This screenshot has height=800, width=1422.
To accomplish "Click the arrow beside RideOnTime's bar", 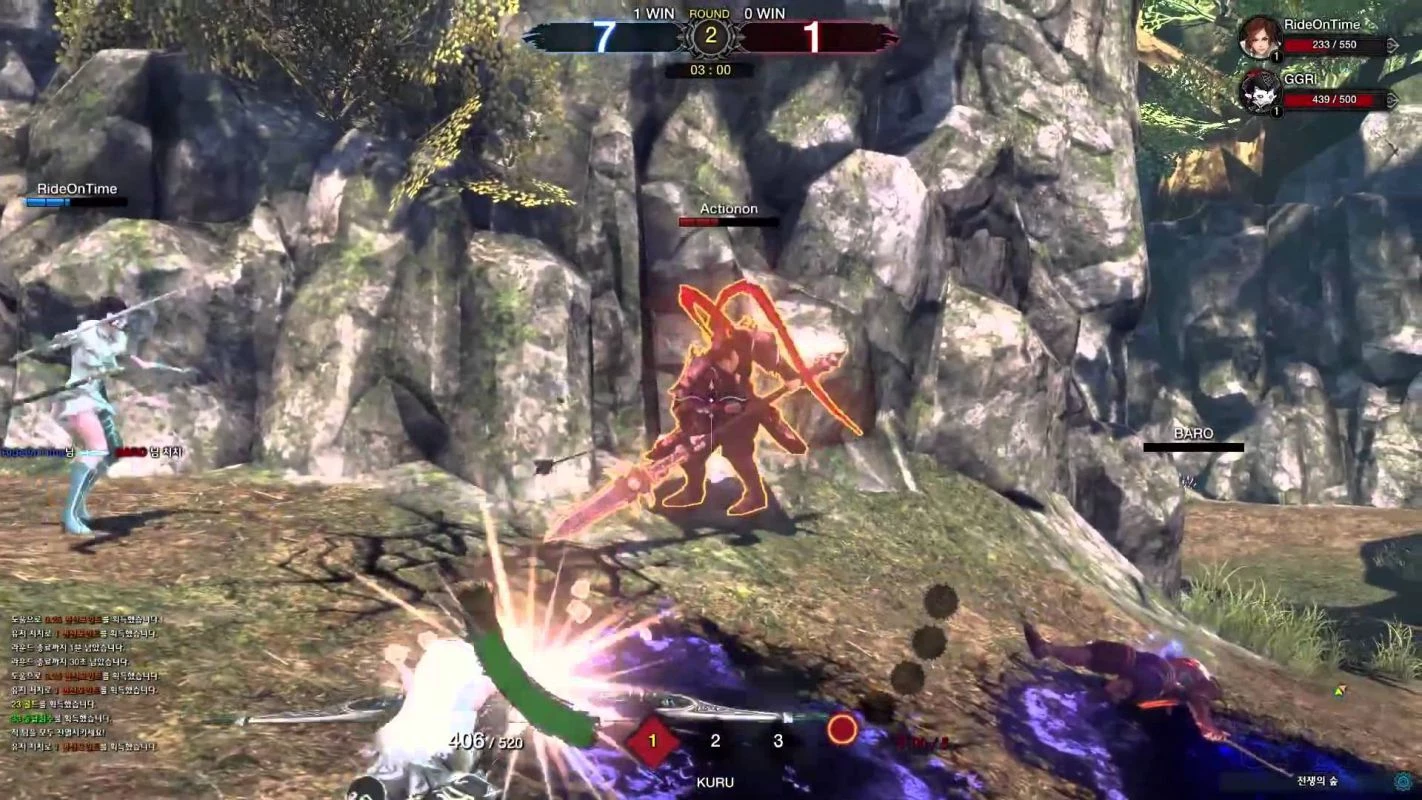I will coord(1393,45).
